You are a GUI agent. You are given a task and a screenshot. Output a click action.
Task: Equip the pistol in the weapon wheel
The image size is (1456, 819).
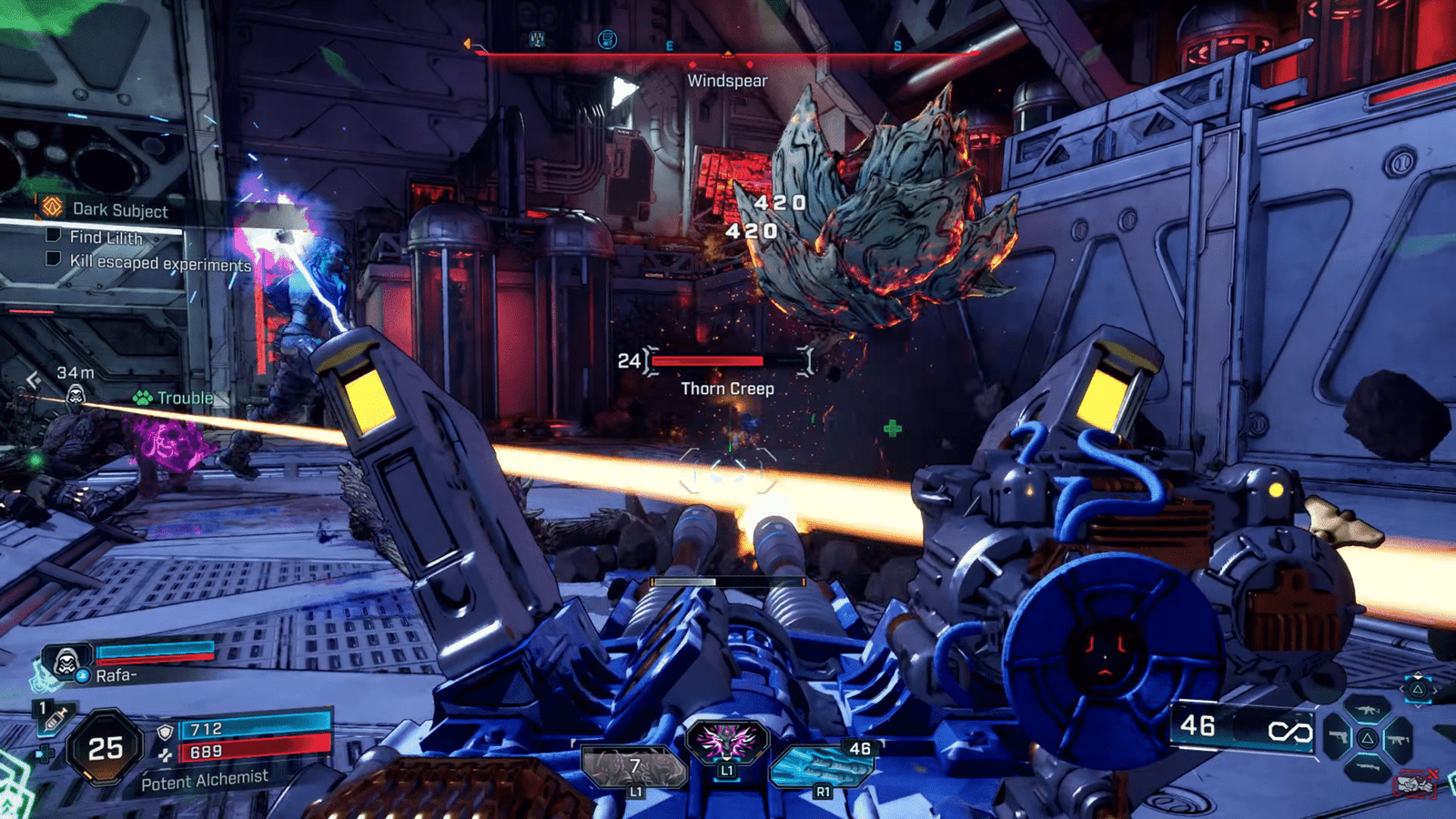[1336, 736]
